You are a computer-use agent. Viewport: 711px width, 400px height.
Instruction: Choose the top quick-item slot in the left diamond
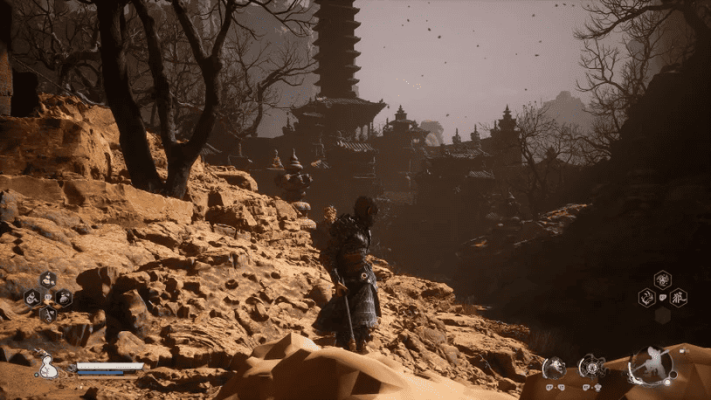pos(48,280)
